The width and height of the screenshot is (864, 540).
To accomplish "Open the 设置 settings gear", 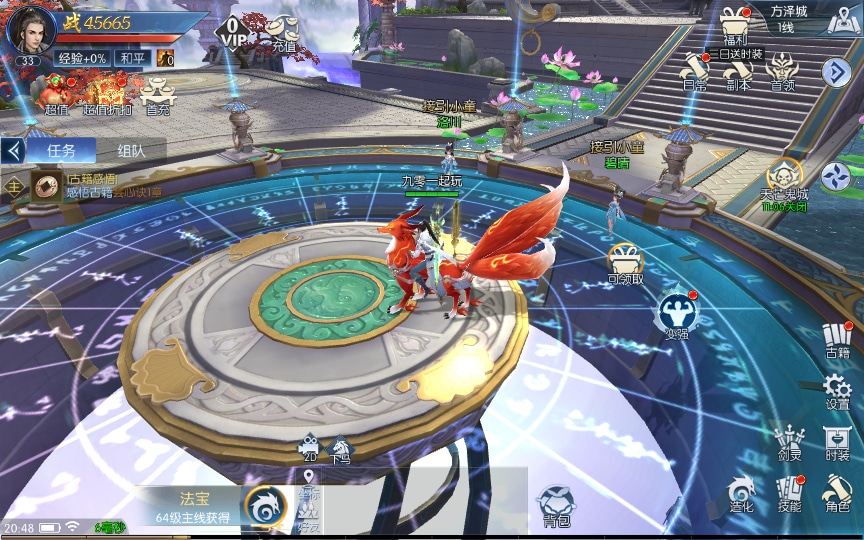I will coord(837,391).
